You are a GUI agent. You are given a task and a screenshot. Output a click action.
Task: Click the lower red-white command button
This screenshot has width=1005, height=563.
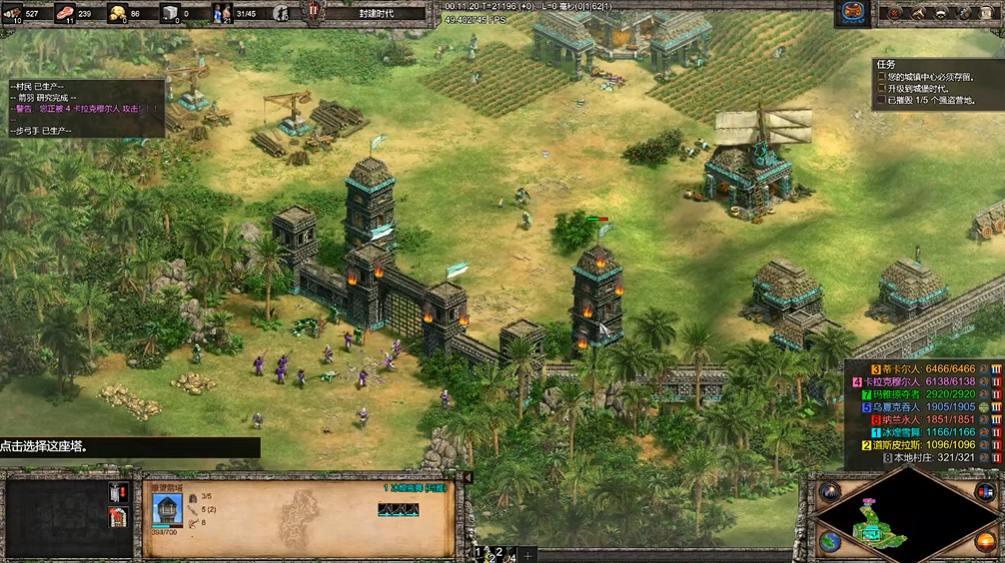(117, 516)
